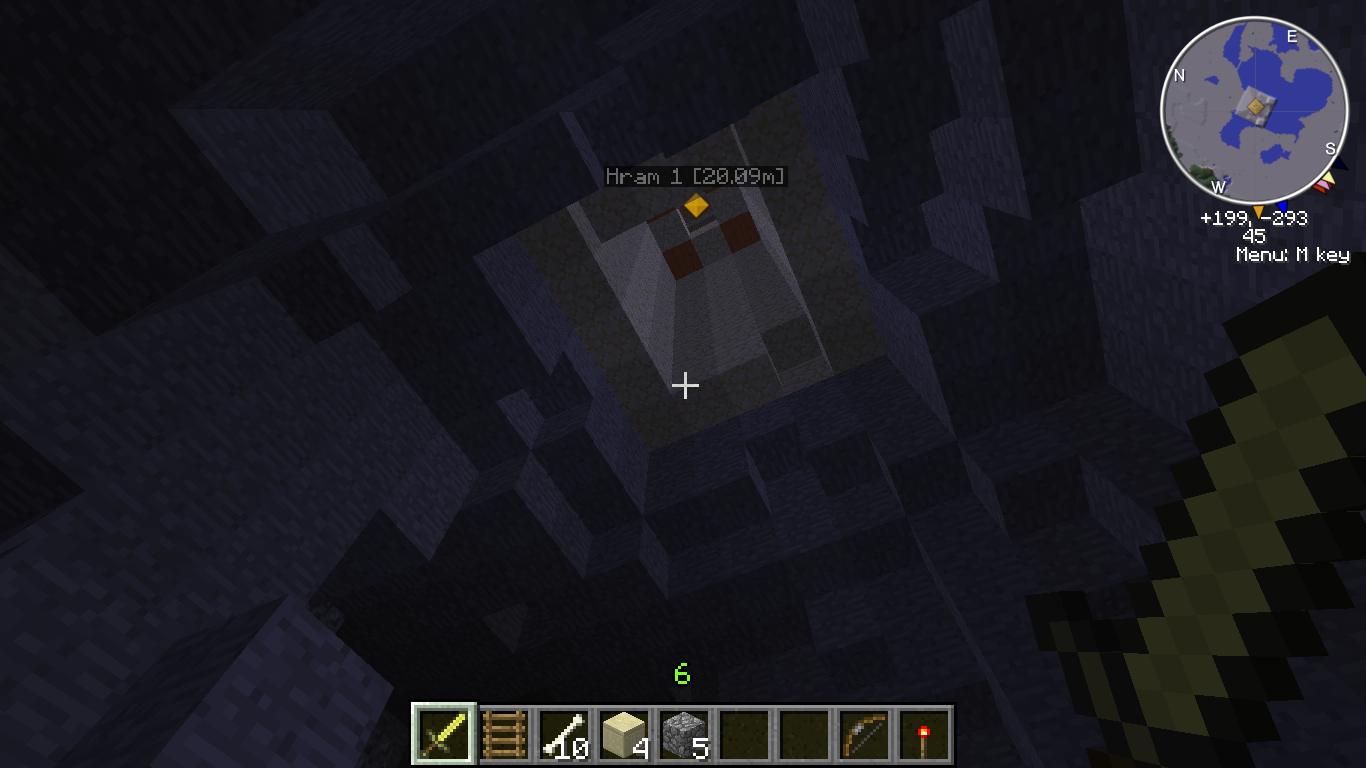Pick the cobblestone hotbar slot

coord(684,736)
